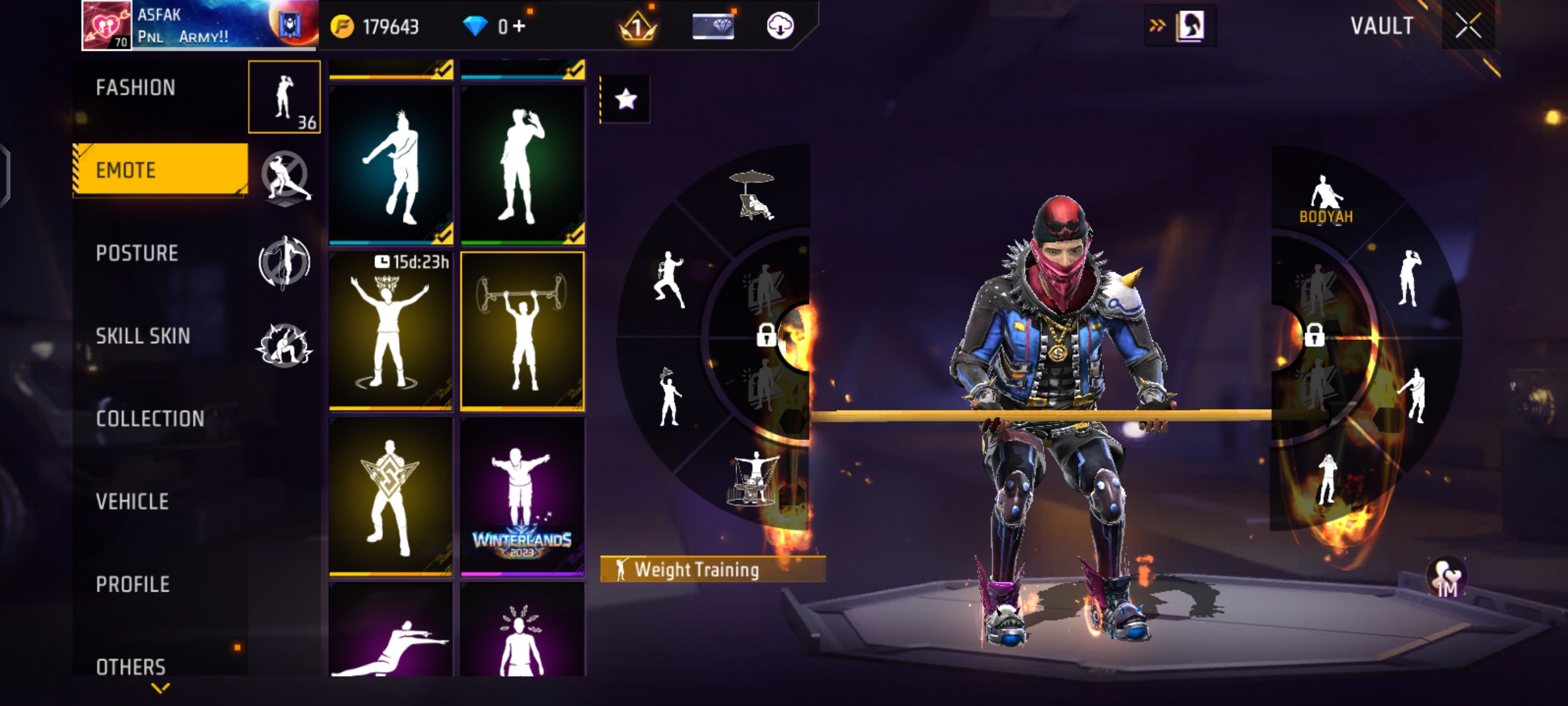1568x706 pixels.
Task: Select the beach chair emote wheel slot
Action: tap(752, 195)
